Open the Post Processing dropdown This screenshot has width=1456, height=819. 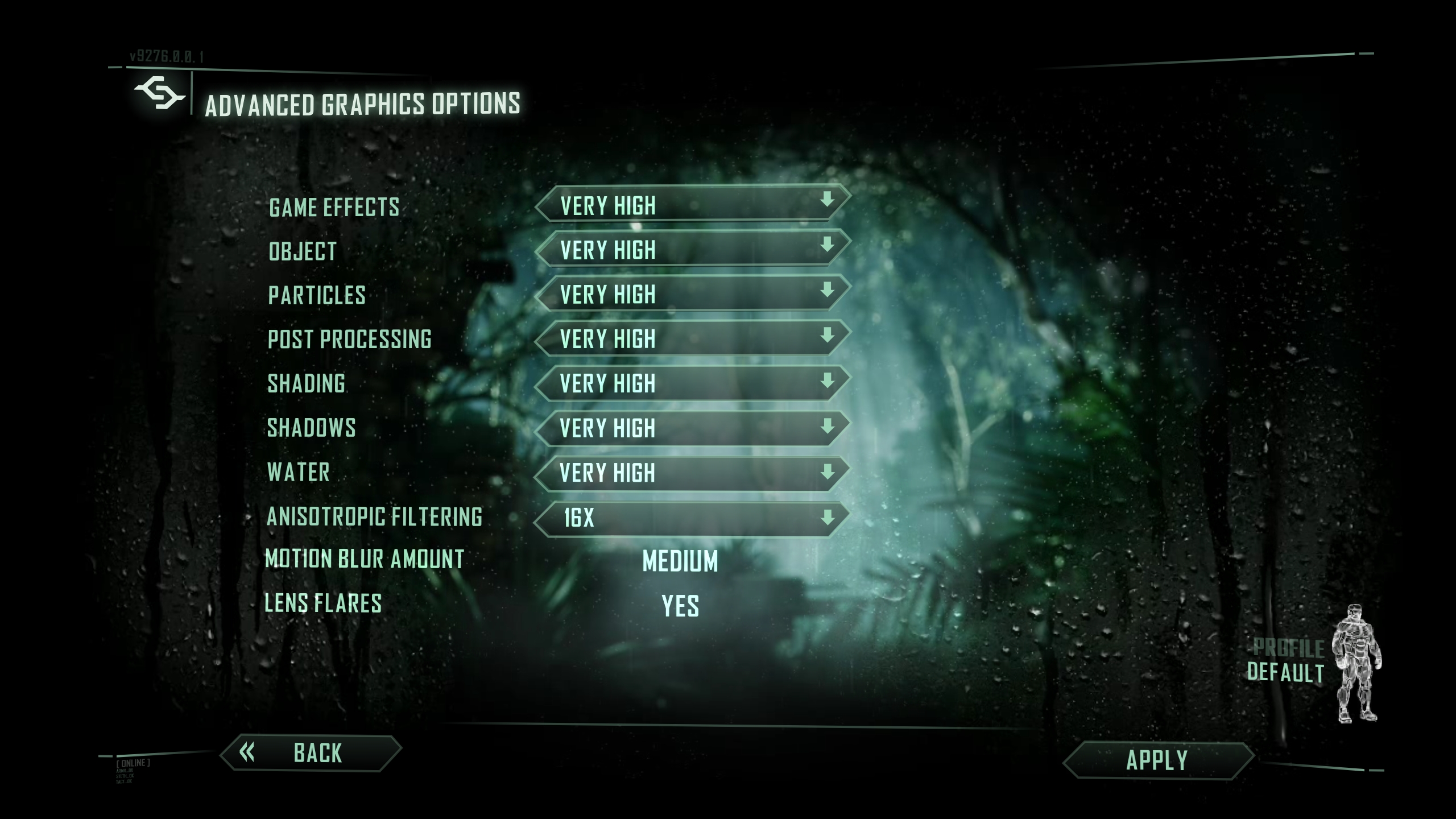coord(693,338)
